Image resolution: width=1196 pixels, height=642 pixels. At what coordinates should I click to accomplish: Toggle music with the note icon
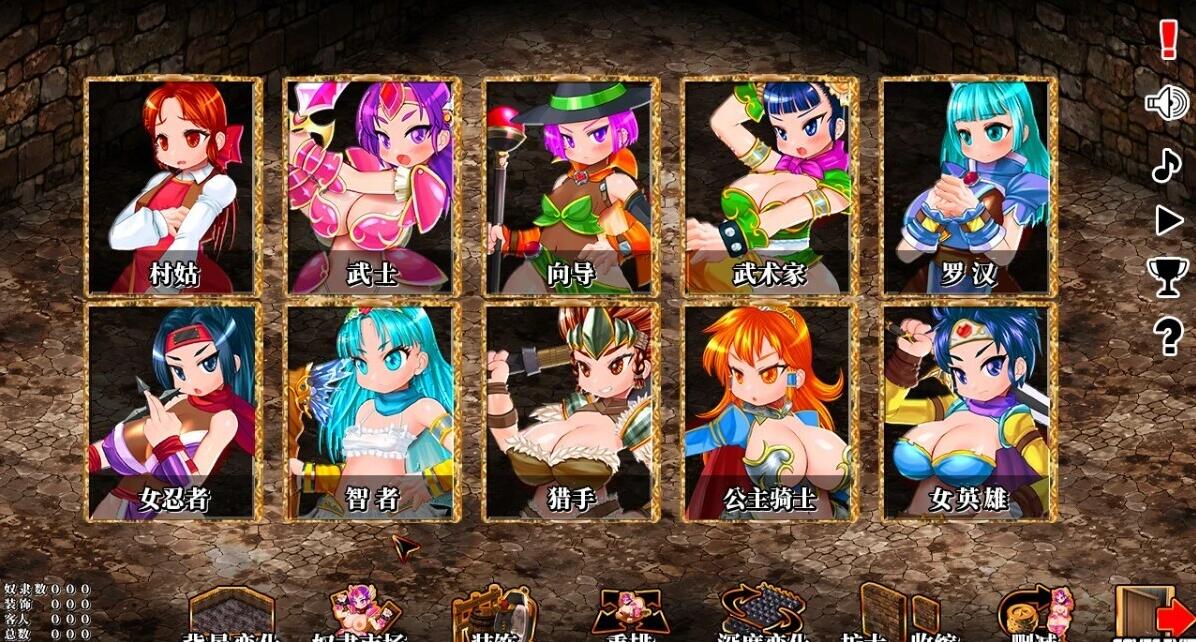coord(1166,164)
